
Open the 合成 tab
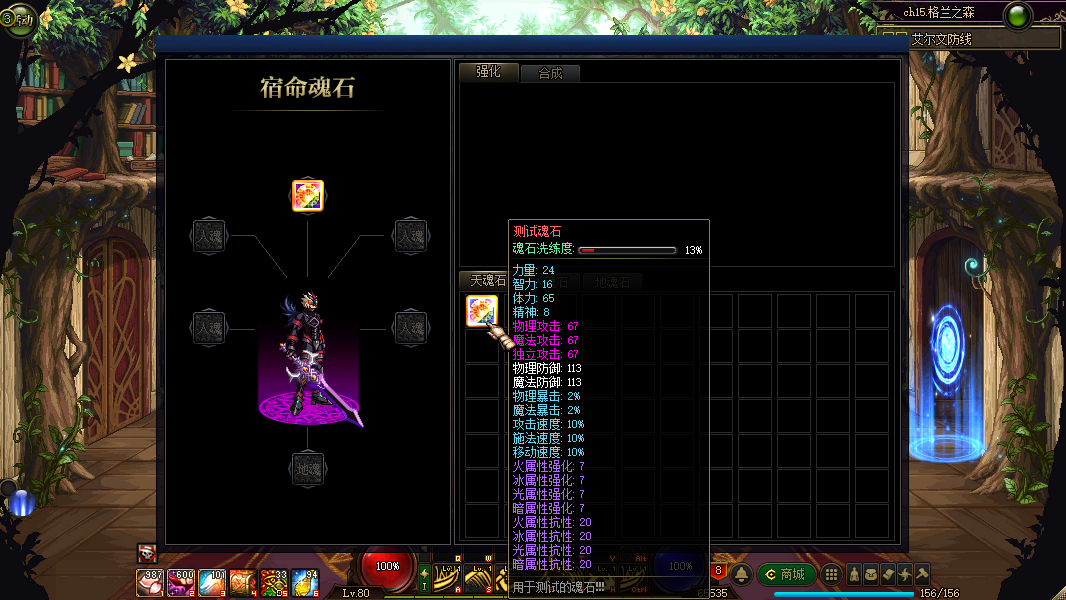pyautogui.click(x=550, y=73)
